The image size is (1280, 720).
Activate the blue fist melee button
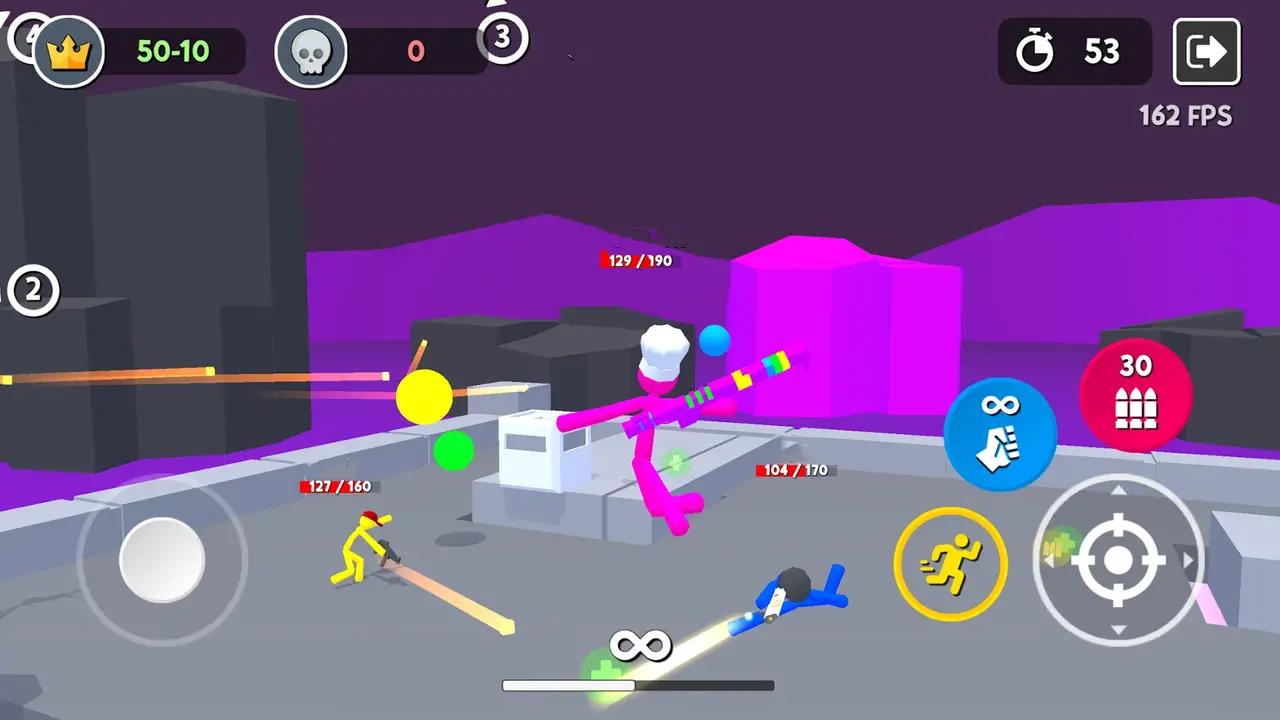[1000, 434]
